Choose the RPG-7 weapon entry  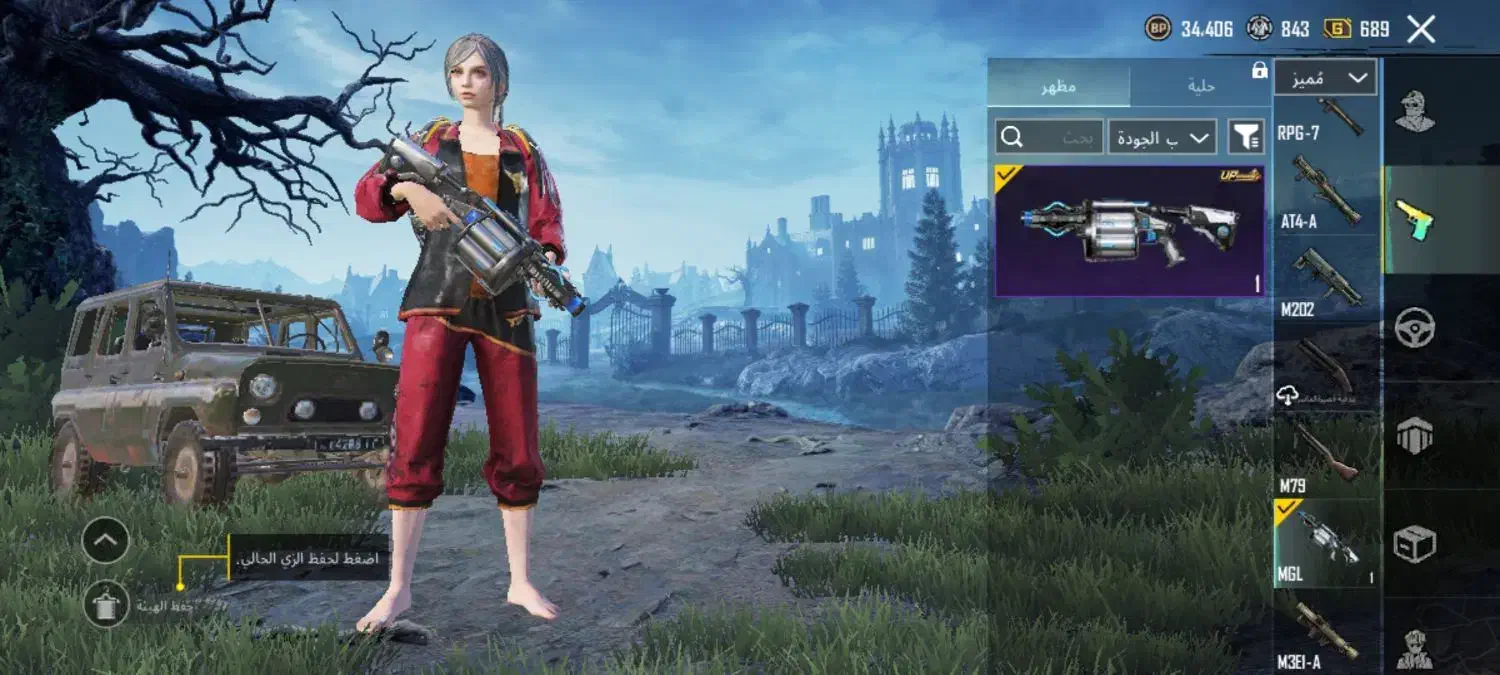[x=1326, y=120]
